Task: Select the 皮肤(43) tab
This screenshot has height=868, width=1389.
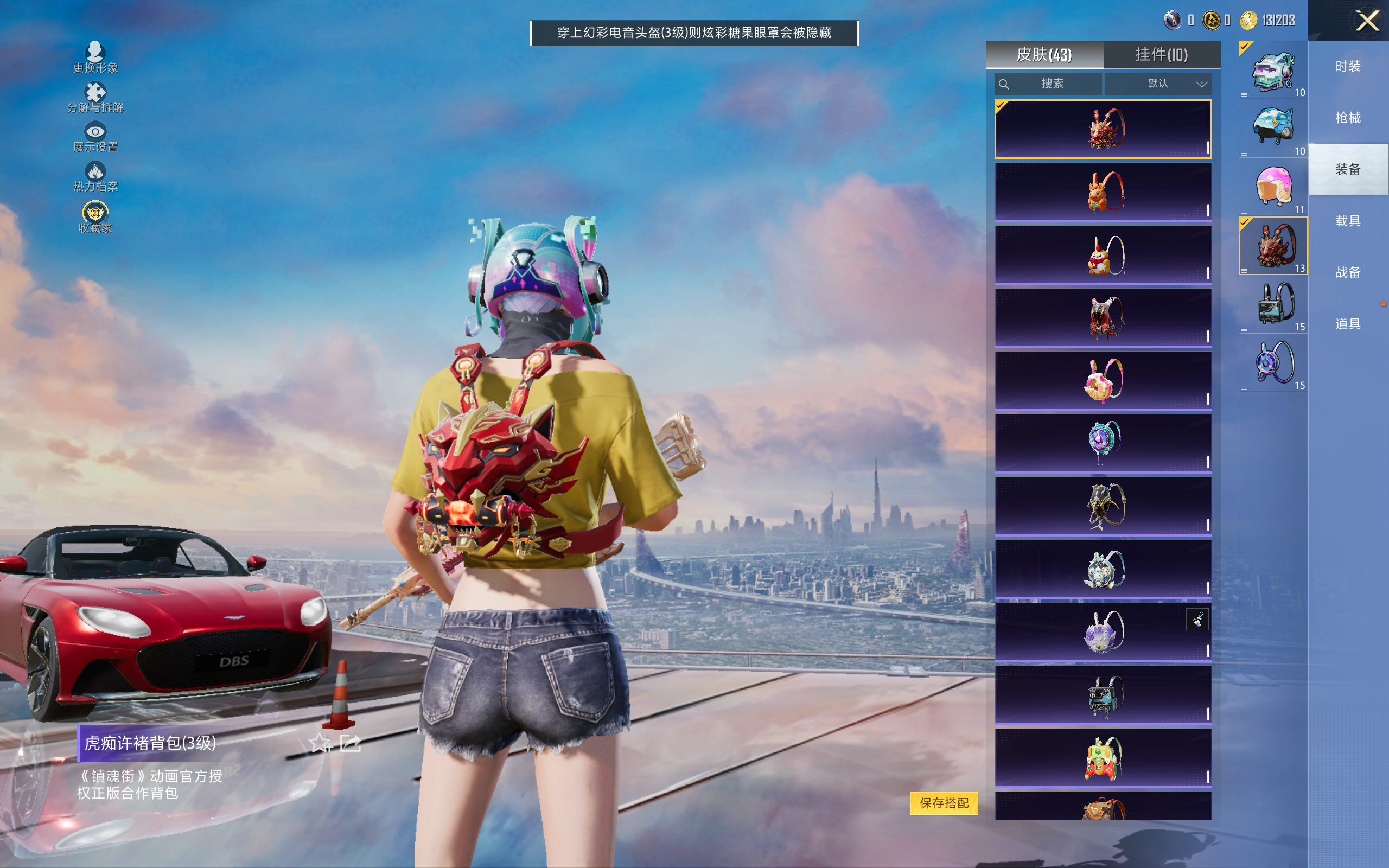Action: [x=1044, y=55]
